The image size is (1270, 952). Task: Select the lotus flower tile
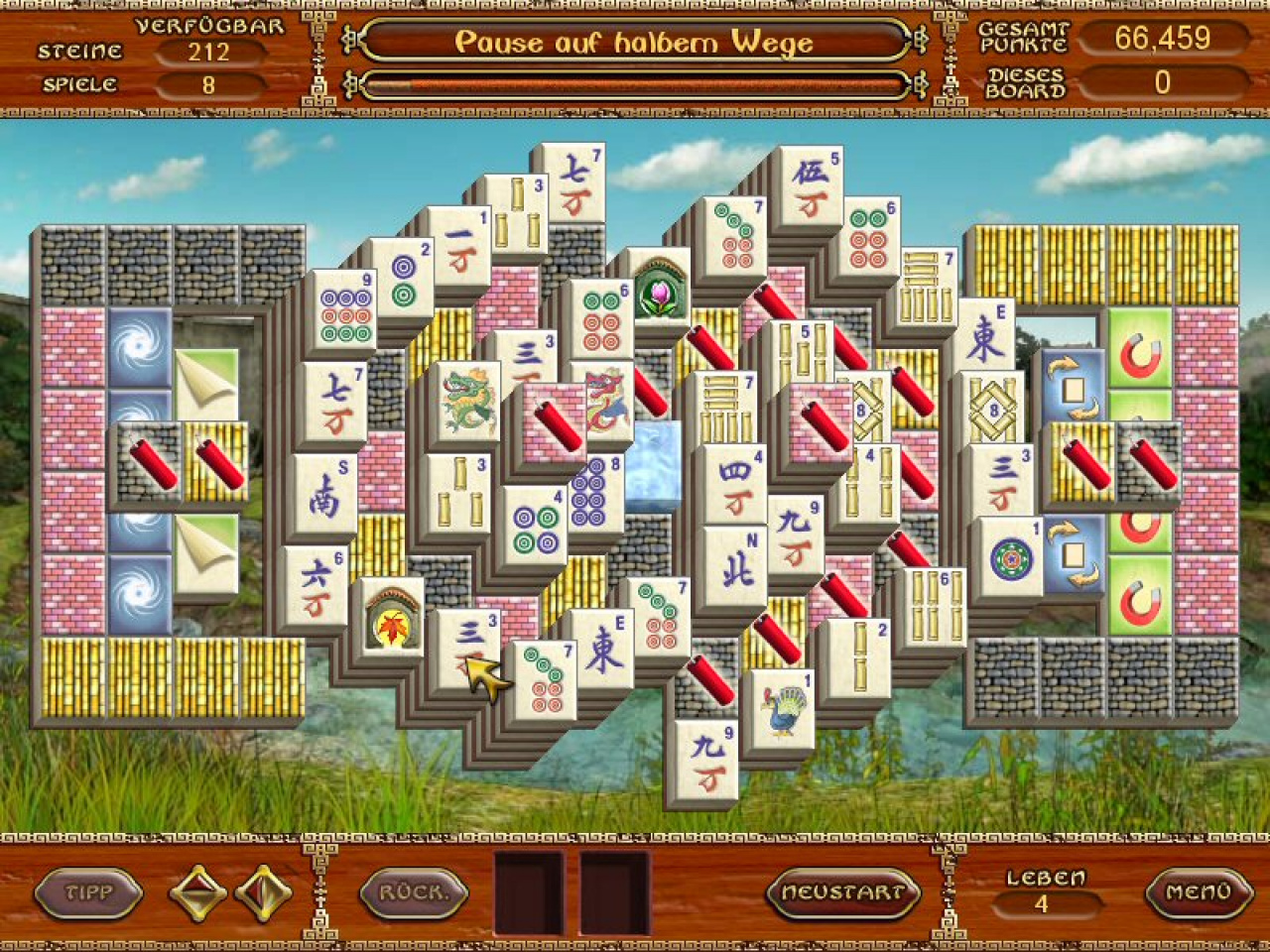click(661, 295)
